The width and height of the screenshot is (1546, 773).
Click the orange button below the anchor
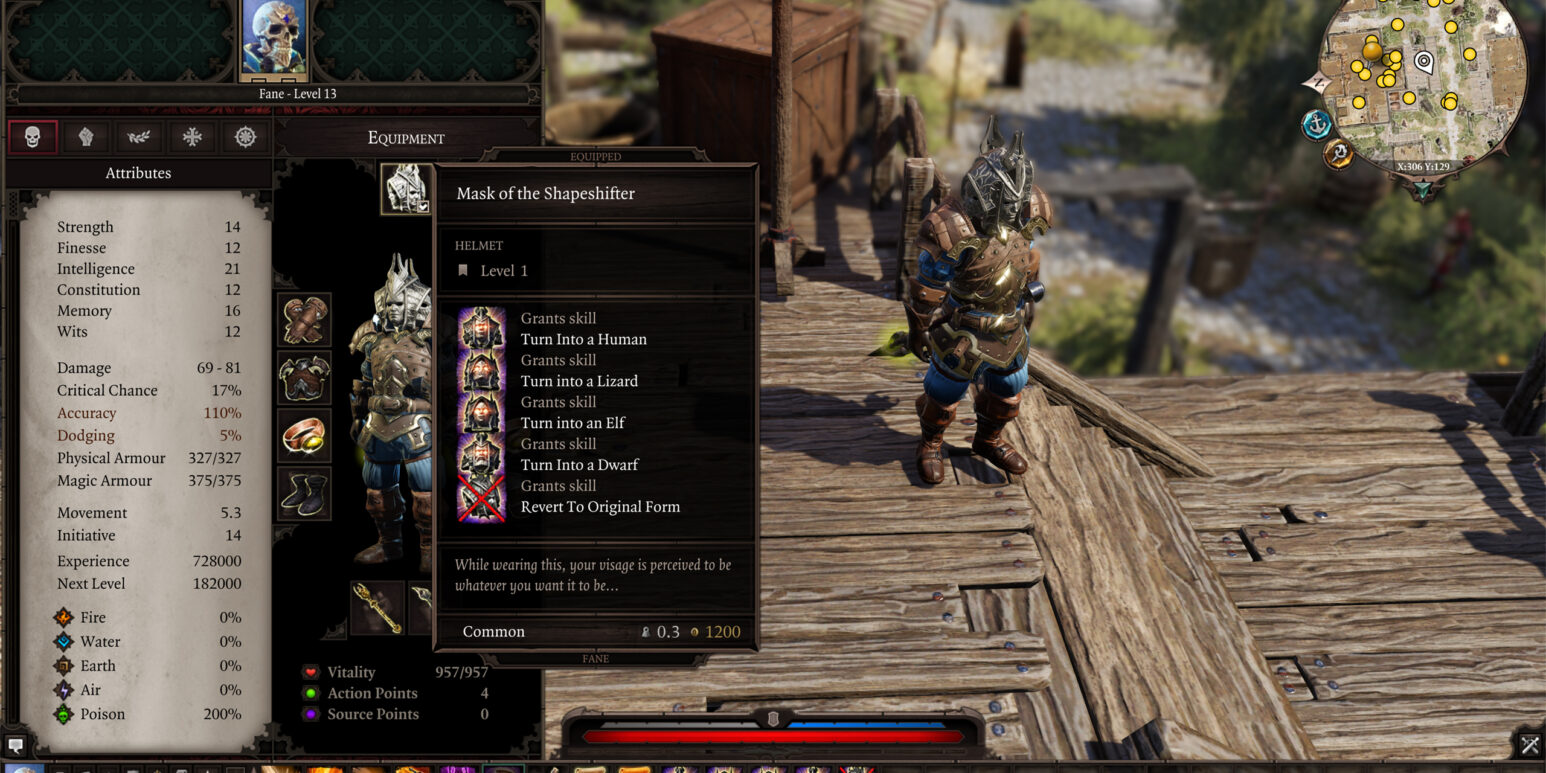click(1337, 154)
